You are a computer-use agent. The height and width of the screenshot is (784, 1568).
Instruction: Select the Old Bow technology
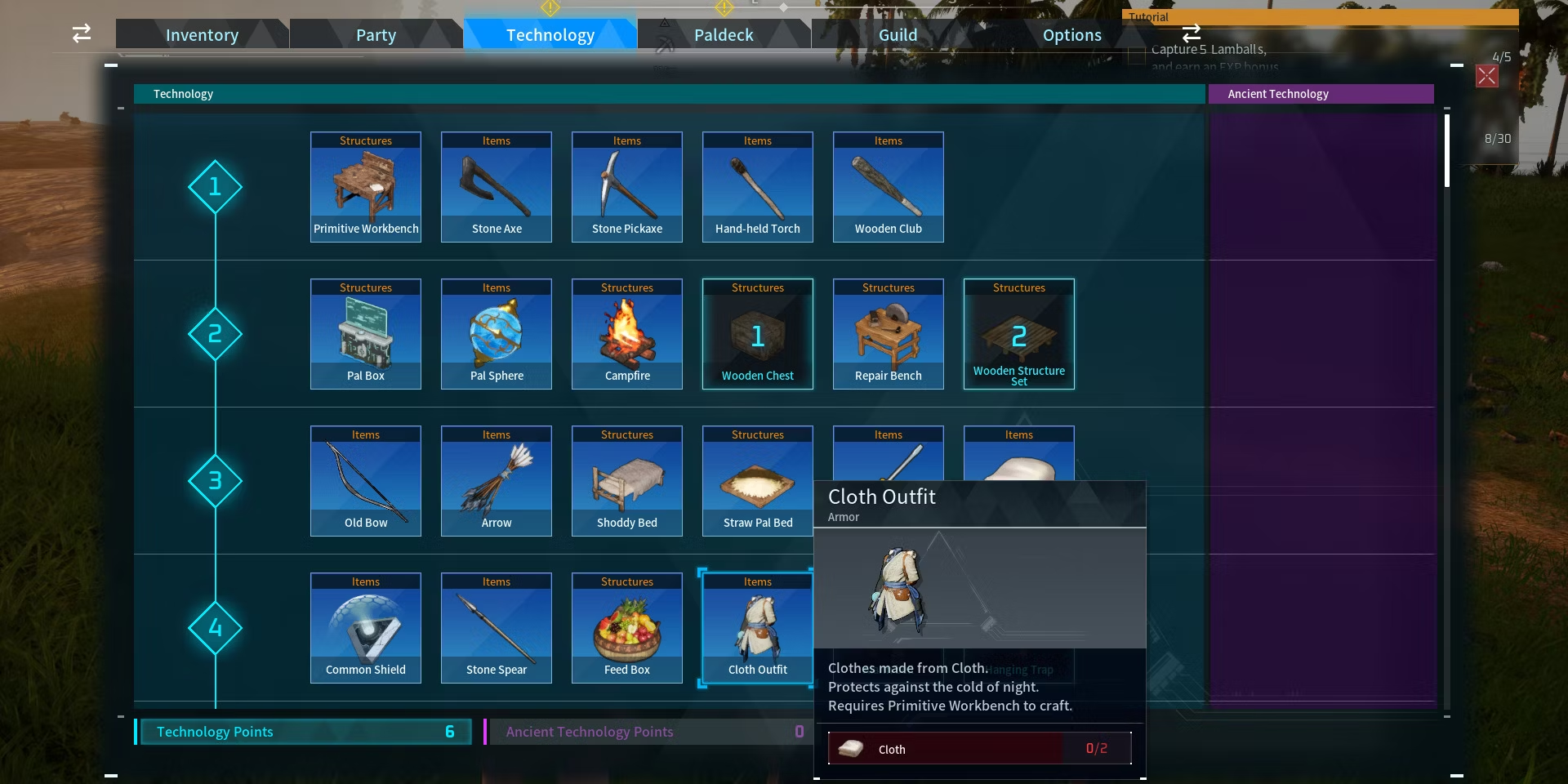(366, 481)
